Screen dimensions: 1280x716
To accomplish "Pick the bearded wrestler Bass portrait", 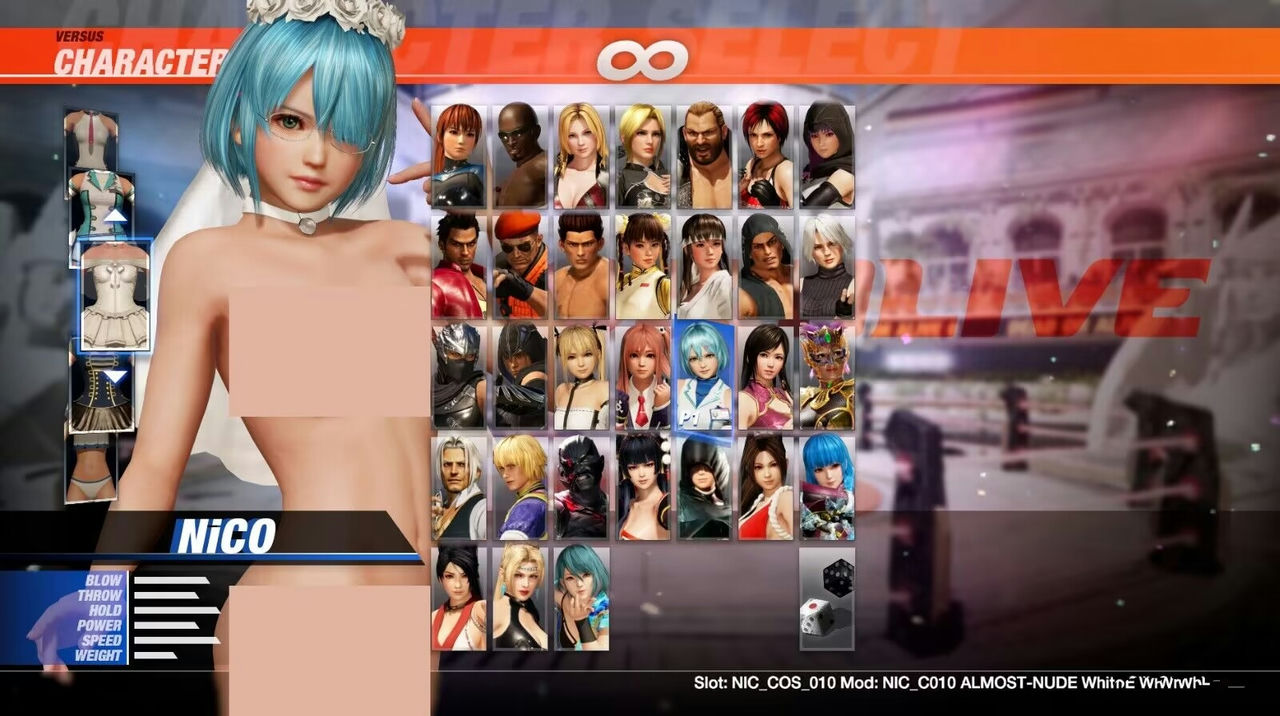I will tap(704, 156).
